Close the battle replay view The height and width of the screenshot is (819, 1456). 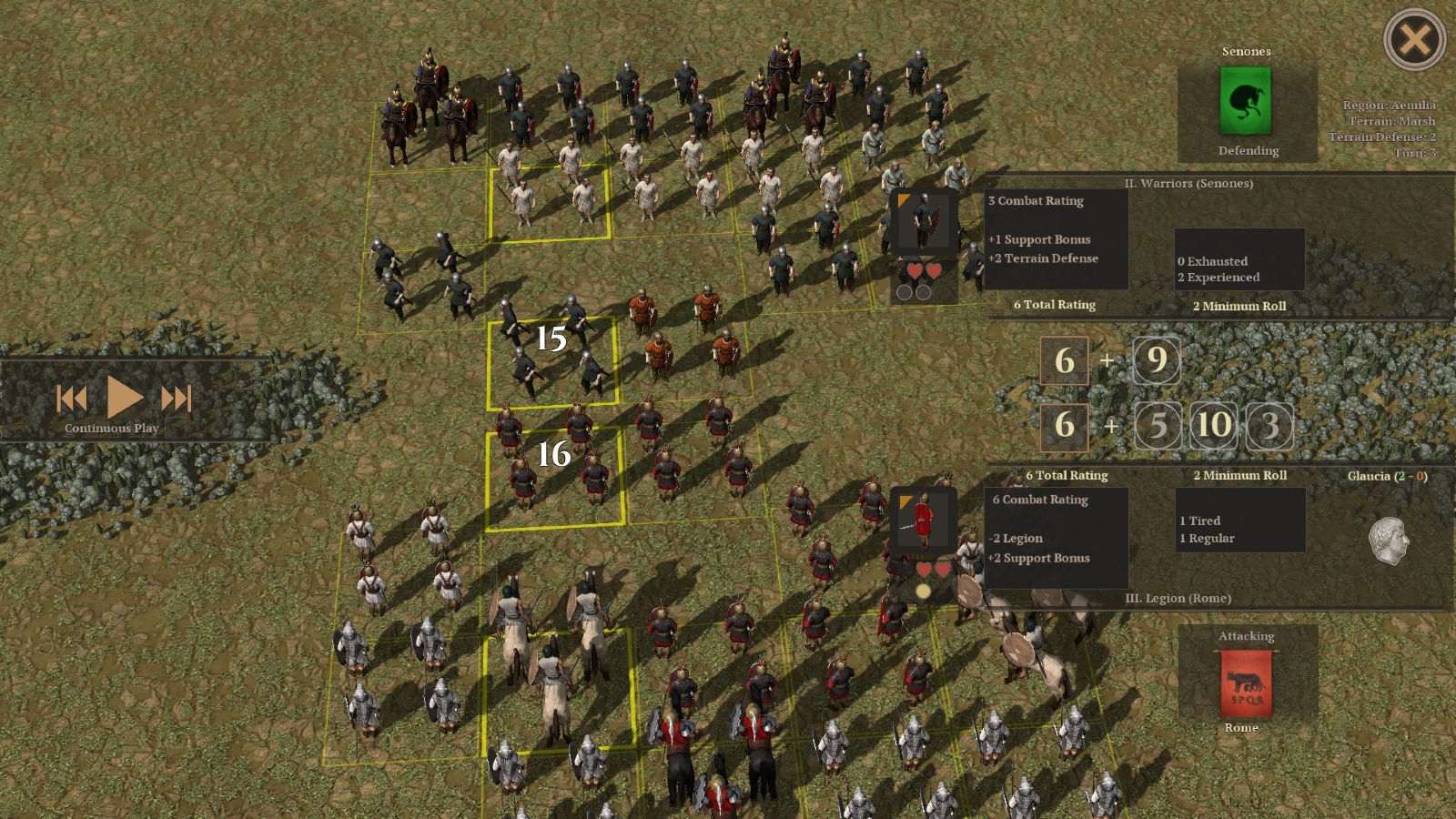tap(1414, 40)
